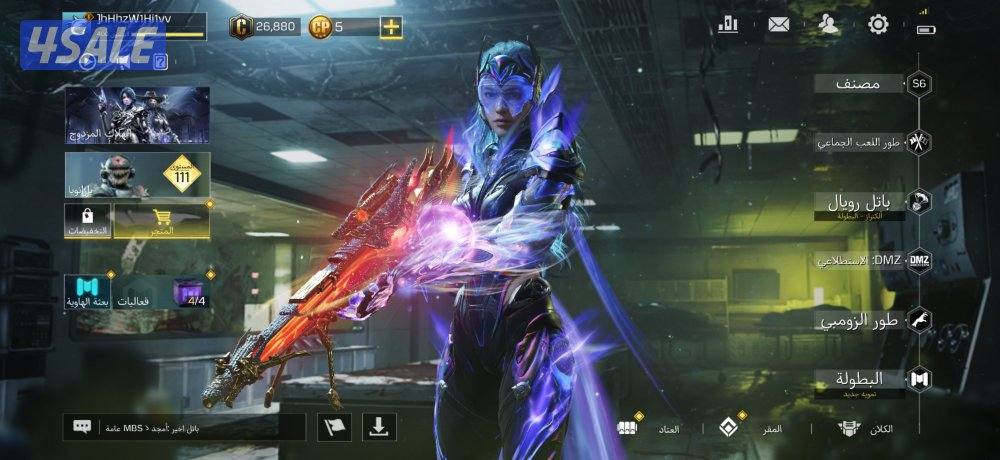
Task: Open the بعثة الهاوية event tile
Action: [x=88, y=290]
